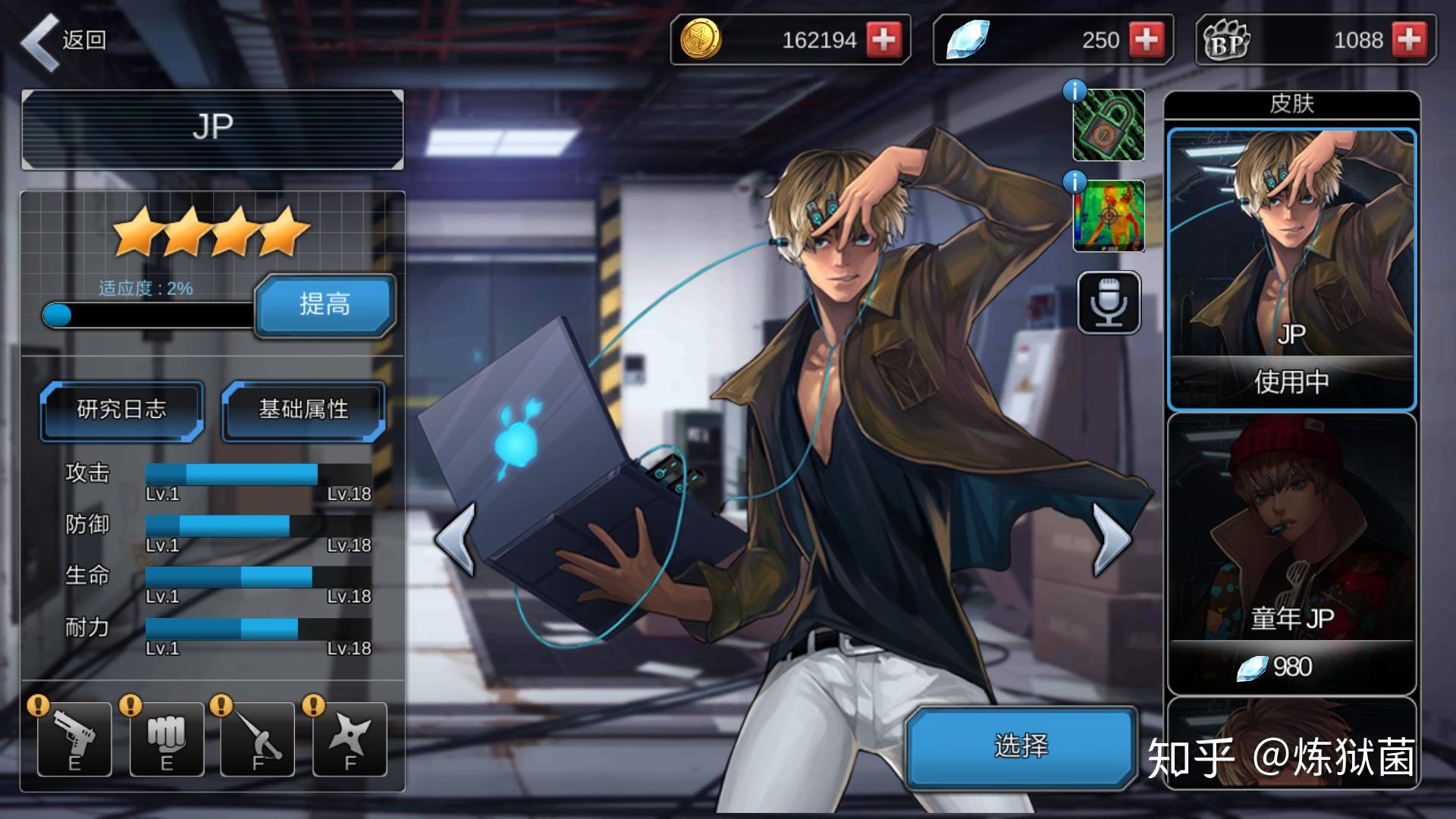Choose the rapier sword skill icon
This screenshot has width=1456, height=819.
tap(258, 739)
